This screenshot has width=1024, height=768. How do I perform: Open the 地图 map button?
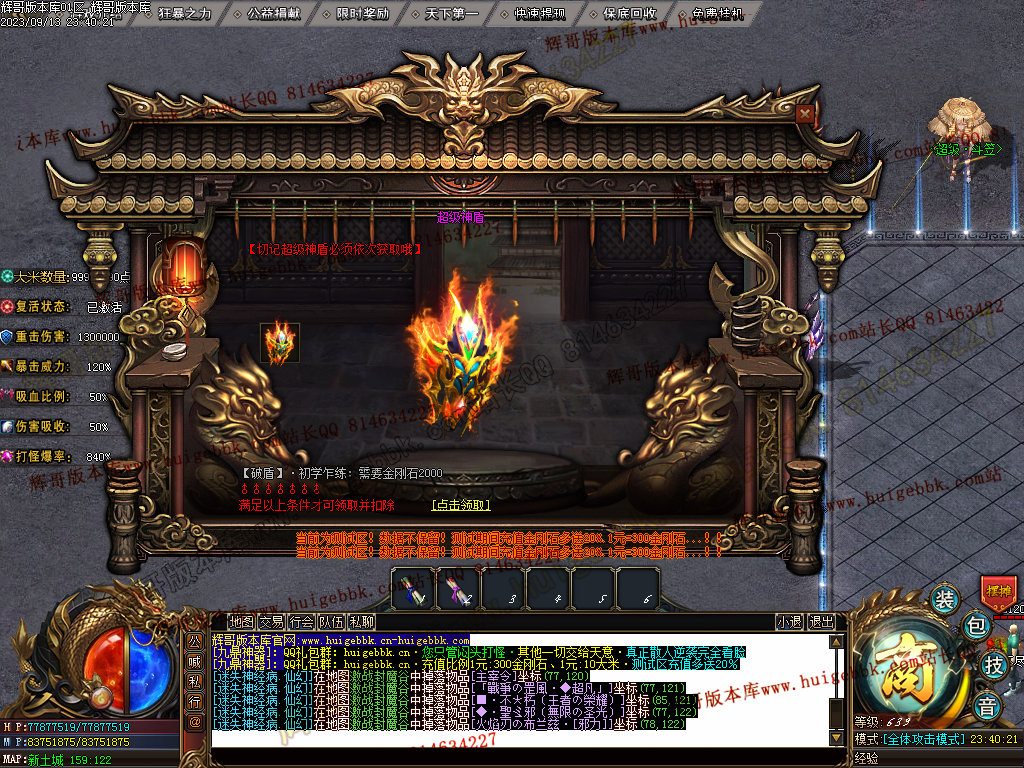241,621
